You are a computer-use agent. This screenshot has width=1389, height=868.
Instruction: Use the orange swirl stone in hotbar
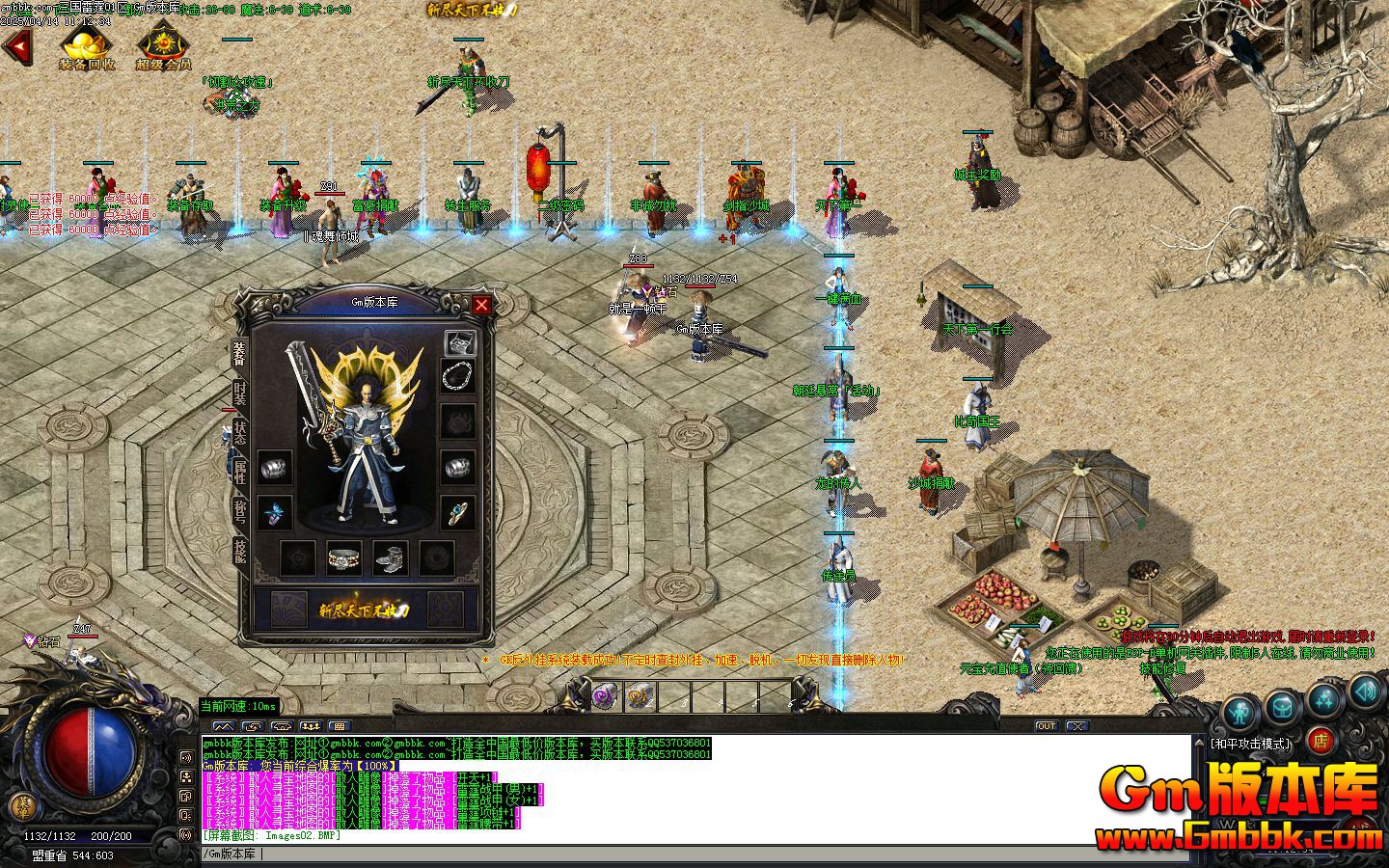pos(640,694)
